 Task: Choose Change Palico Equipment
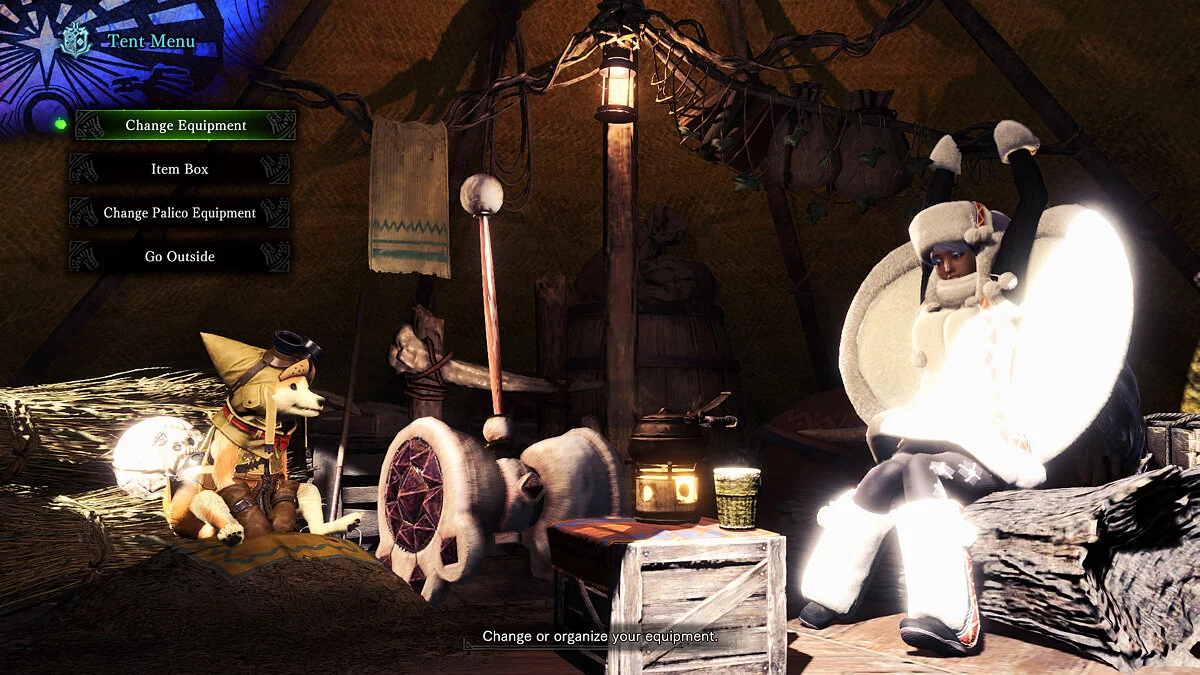coord(180,213)
